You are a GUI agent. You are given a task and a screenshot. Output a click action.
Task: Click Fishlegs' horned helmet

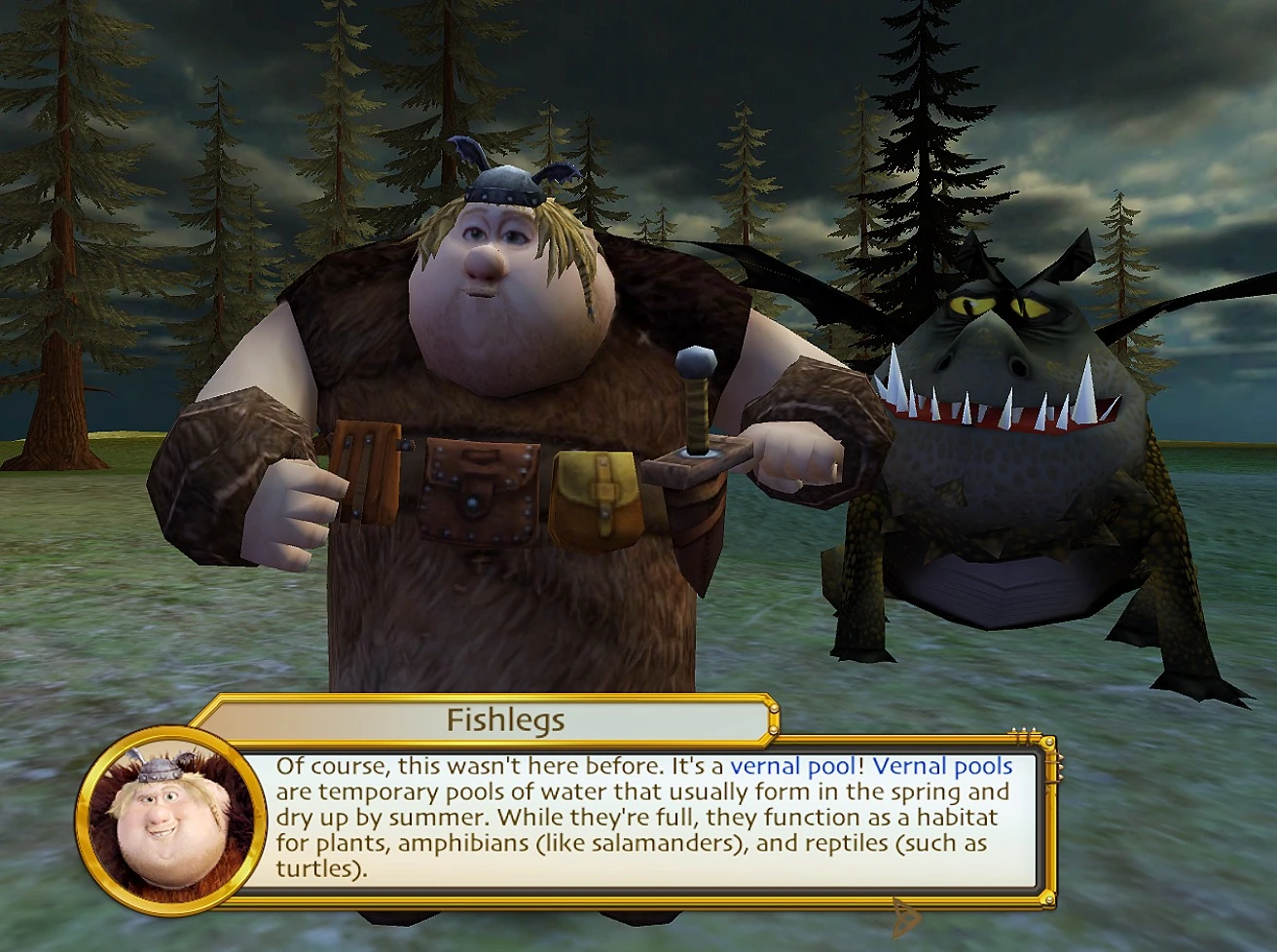point(502,185)
